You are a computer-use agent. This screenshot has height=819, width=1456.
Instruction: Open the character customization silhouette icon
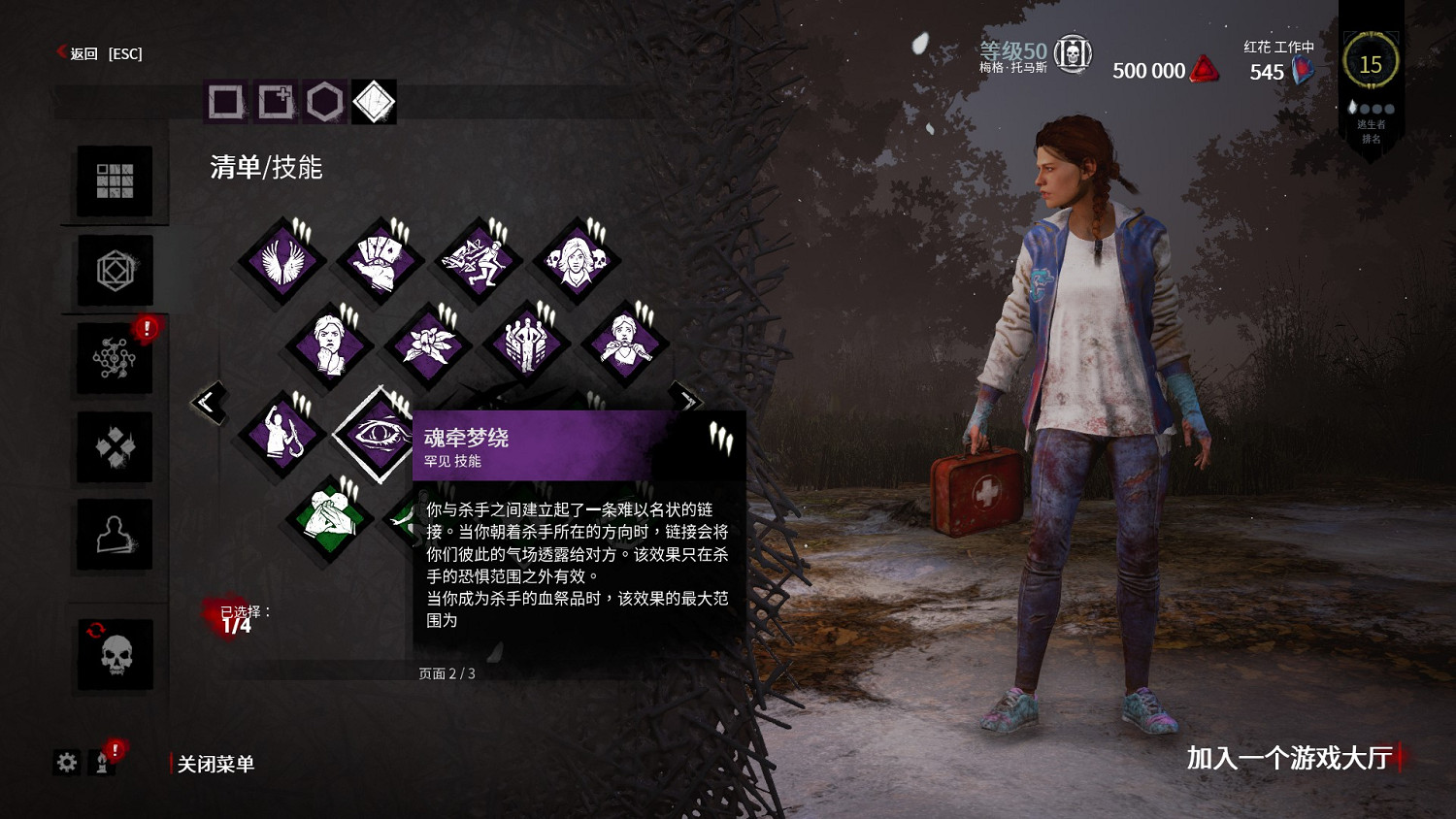(114, 534)
